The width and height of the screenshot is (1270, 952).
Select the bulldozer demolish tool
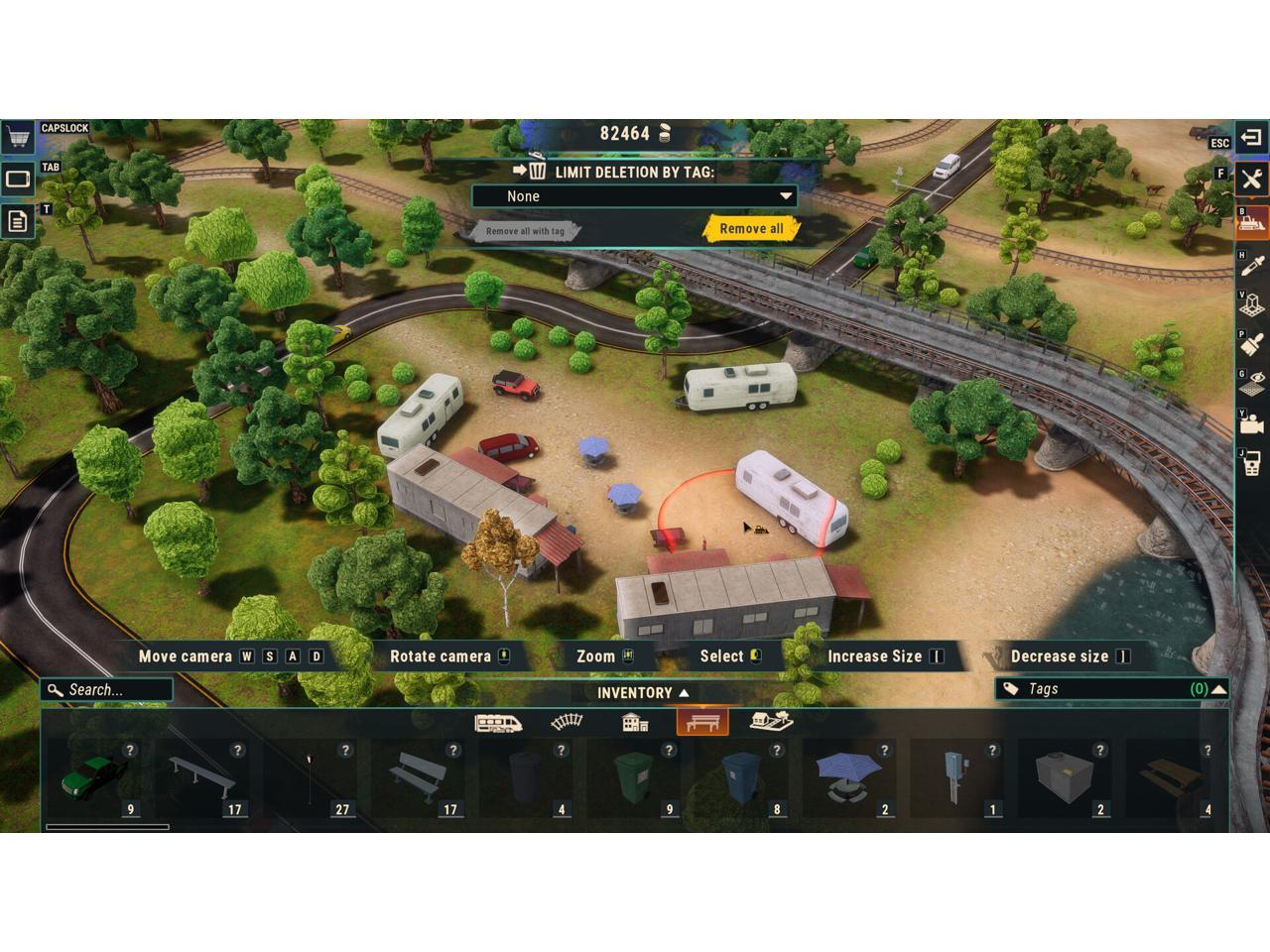tap(1251, 222)
